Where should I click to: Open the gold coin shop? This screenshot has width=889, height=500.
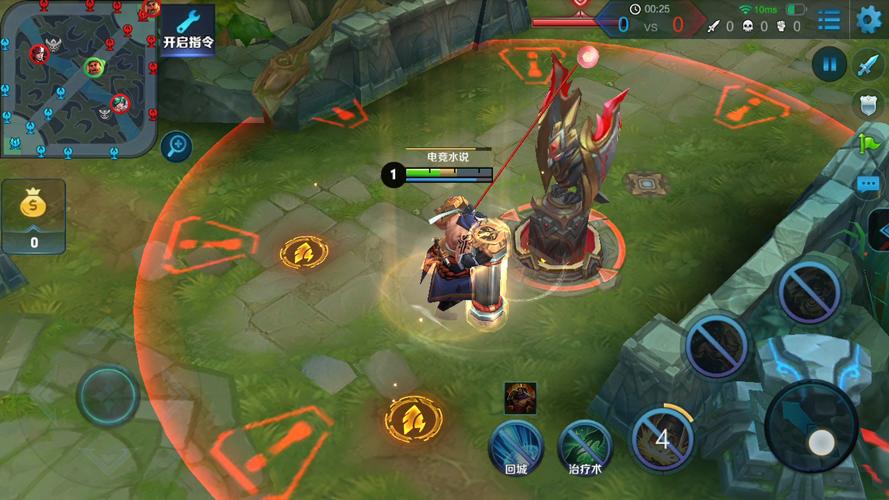coord(33,215)
